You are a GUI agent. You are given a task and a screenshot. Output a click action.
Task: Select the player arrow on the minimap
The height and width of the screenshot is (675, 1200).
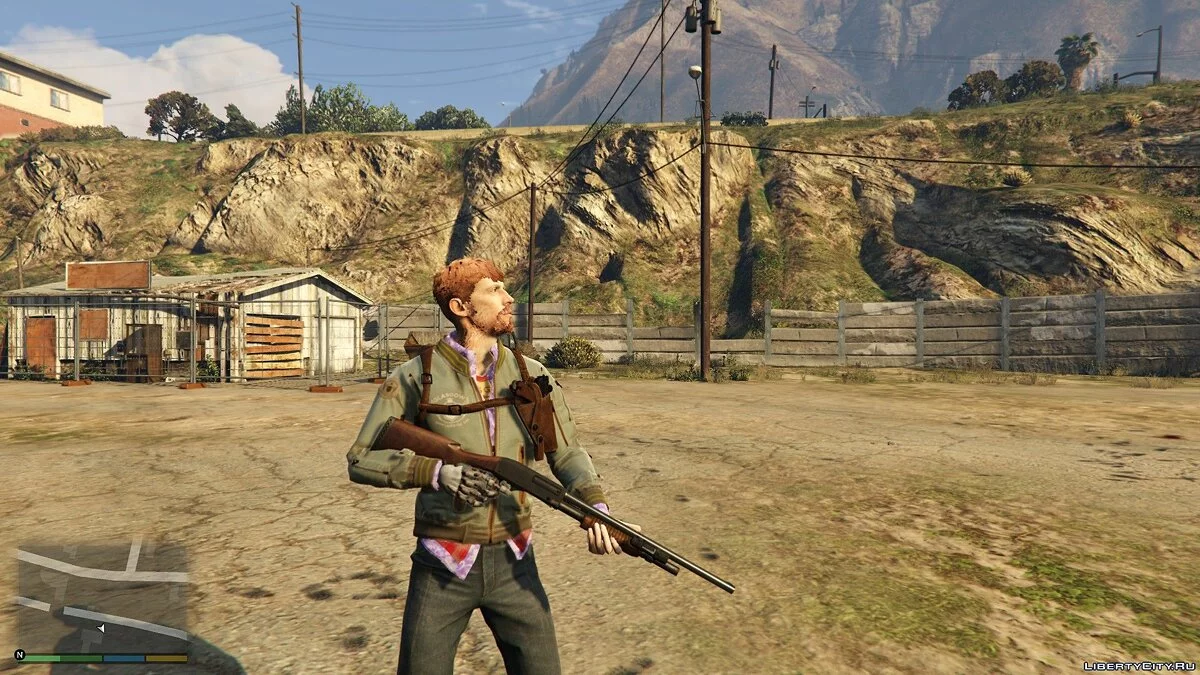click(101, 628)
